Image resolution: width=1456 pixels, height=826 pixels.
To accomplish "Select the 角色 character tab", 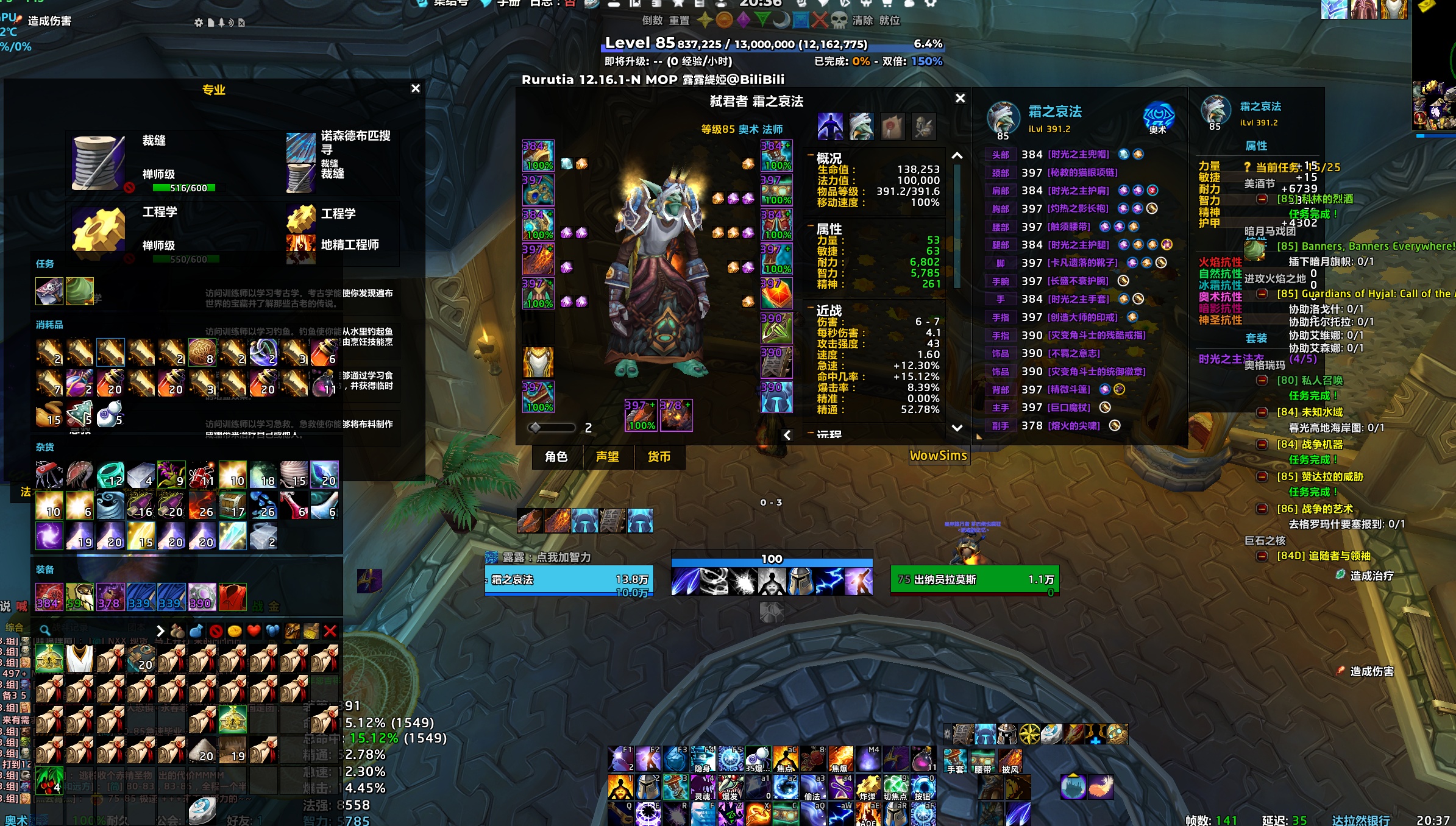I will [x=556, y=457].
